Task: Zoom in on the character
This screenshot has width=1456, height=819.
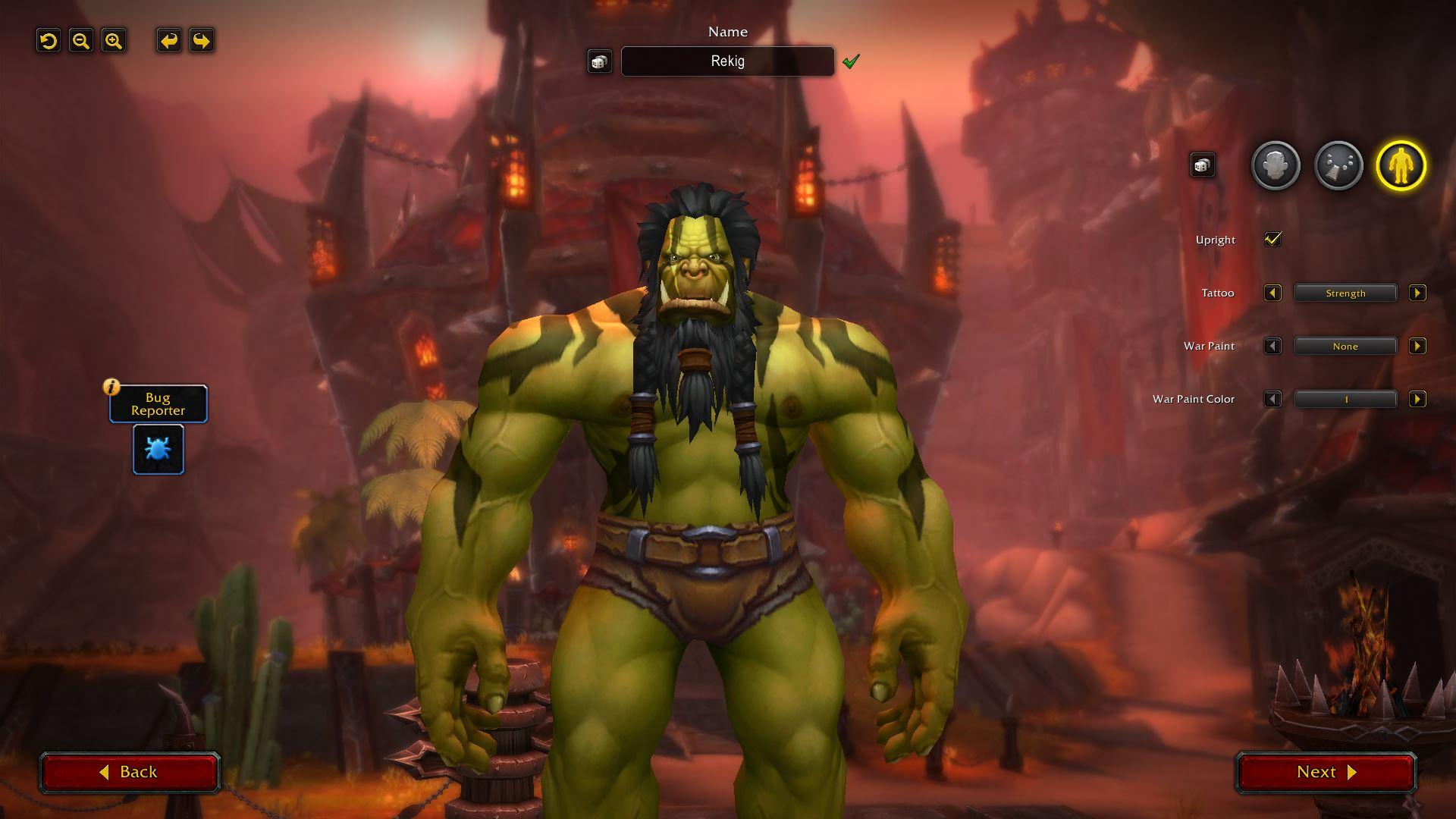Action: click(x=114, y=41)
